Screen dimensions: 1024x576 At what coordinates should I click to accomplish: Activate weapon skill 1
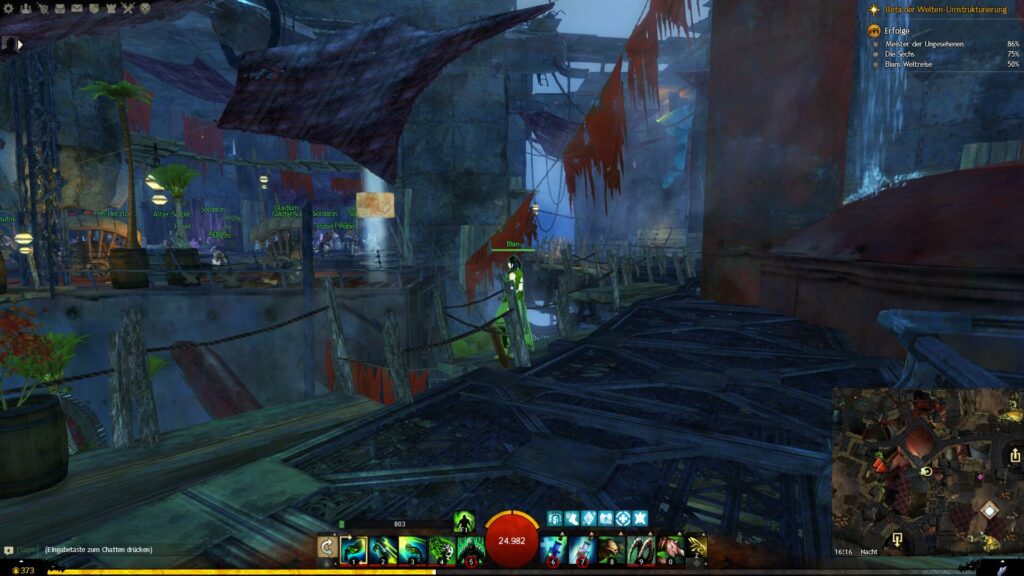pos(354,548)
